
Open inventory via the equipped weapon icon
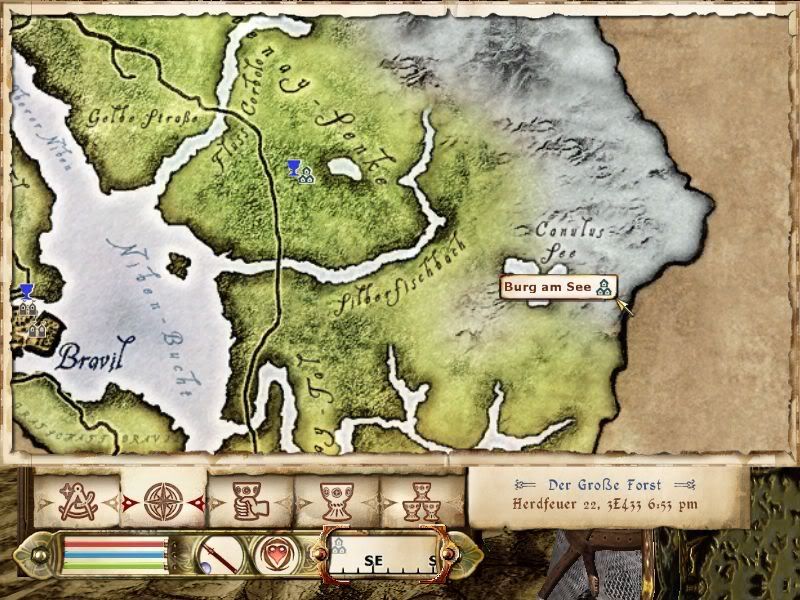213,554
